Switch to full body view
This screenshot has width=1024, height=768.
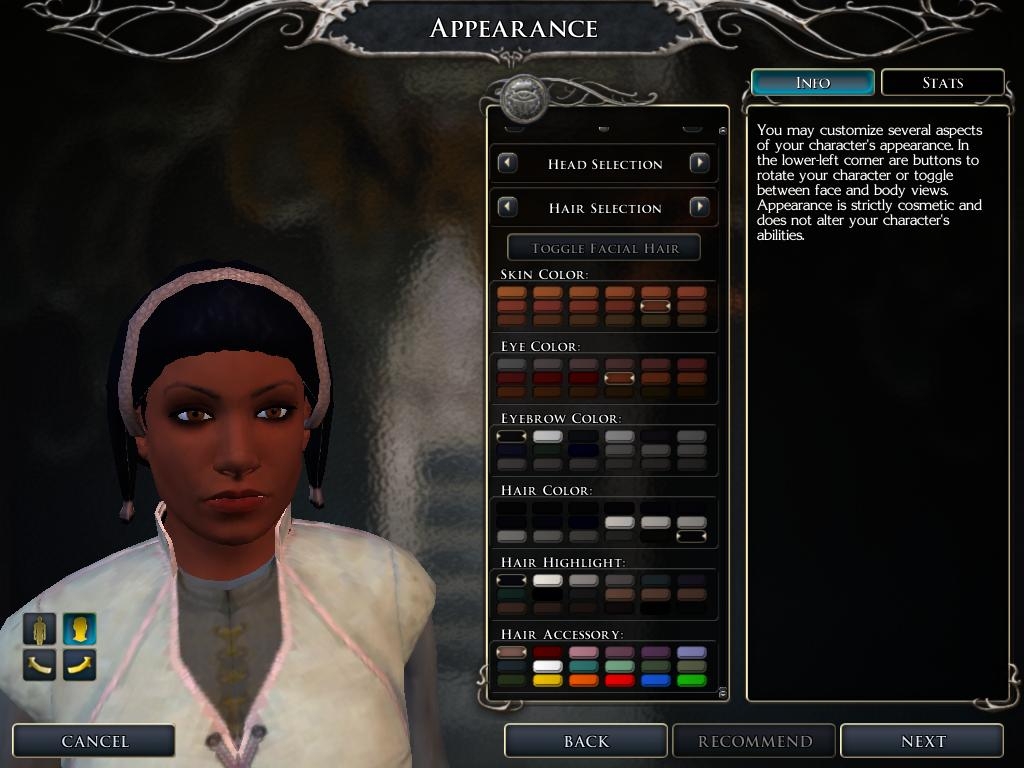coord(40,629)
